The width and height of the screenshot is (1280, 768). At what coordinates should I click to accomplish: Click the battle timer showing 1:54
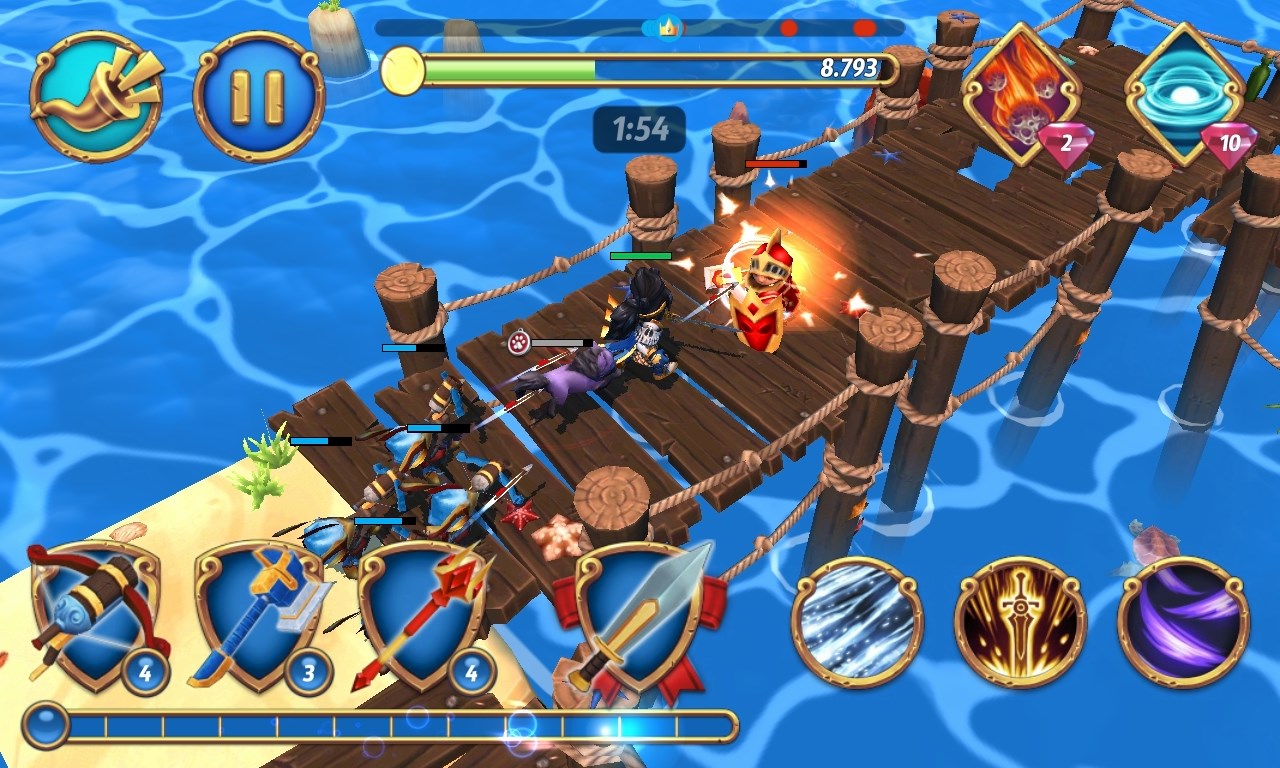tap(640, 128)
